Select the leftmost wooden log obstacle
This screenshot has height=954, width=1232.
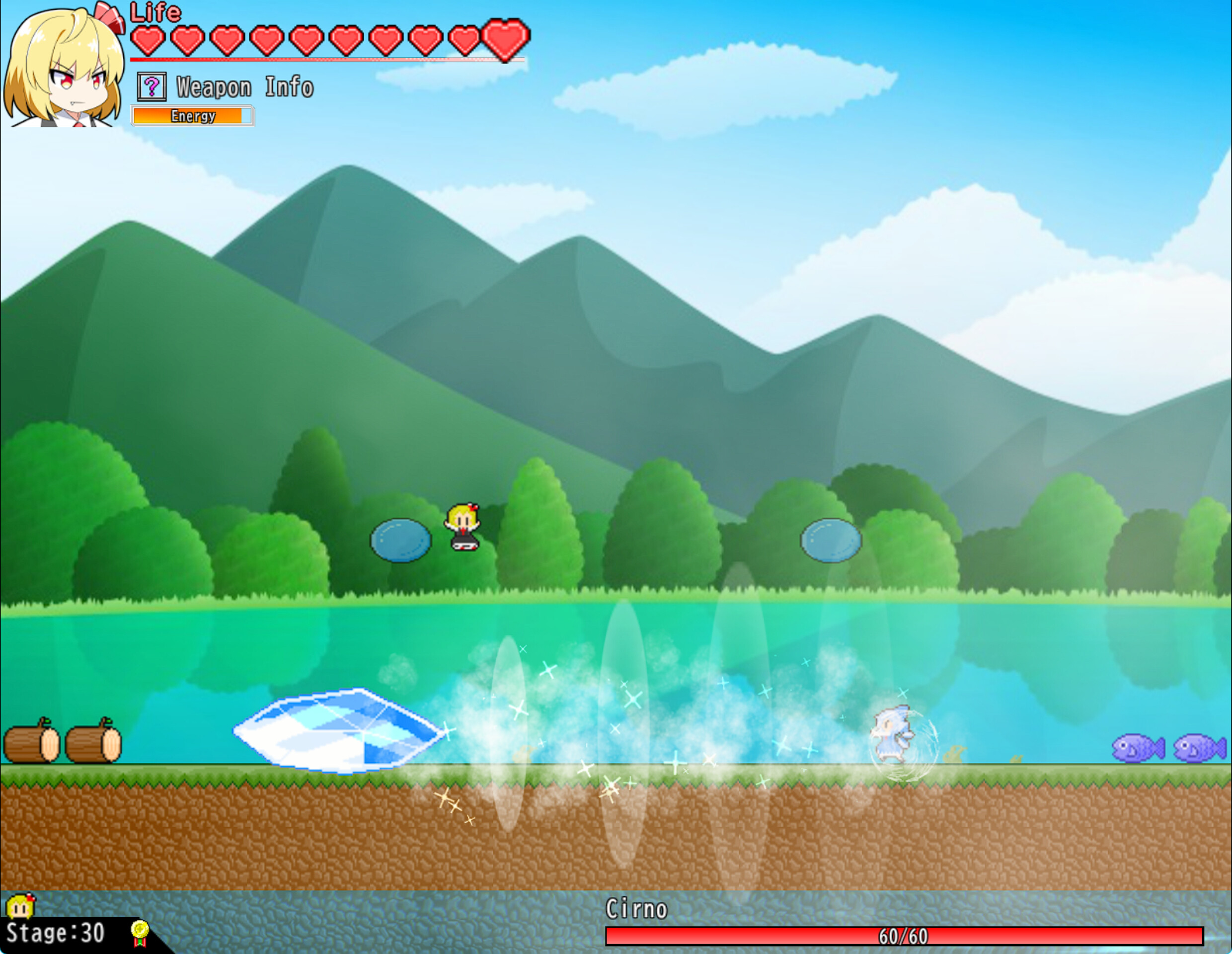tap(32, 743)
